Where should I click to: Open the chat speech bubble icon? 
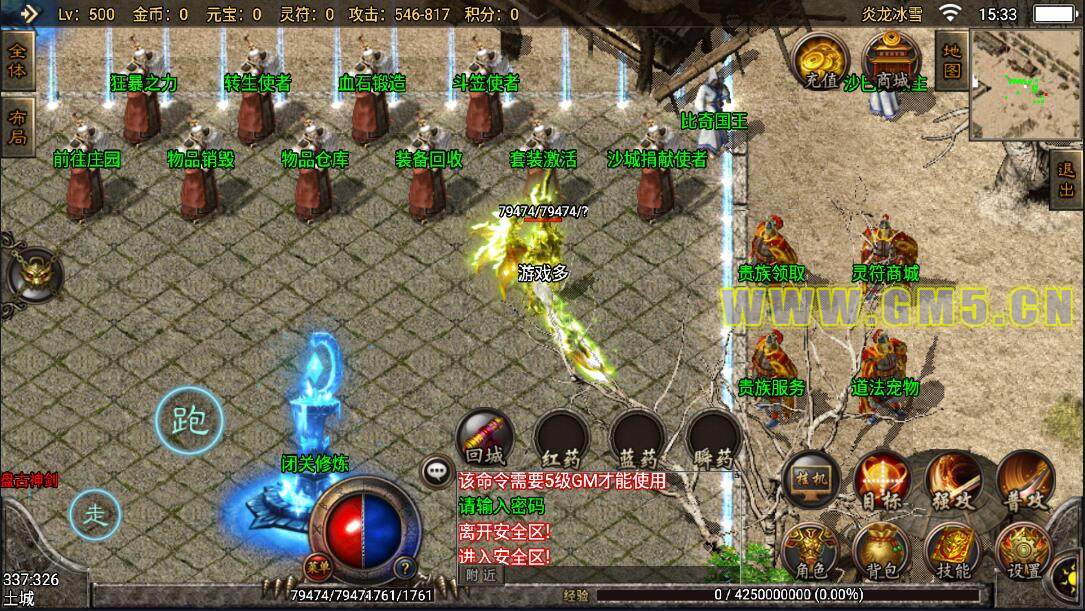click(x=436, y=470)
